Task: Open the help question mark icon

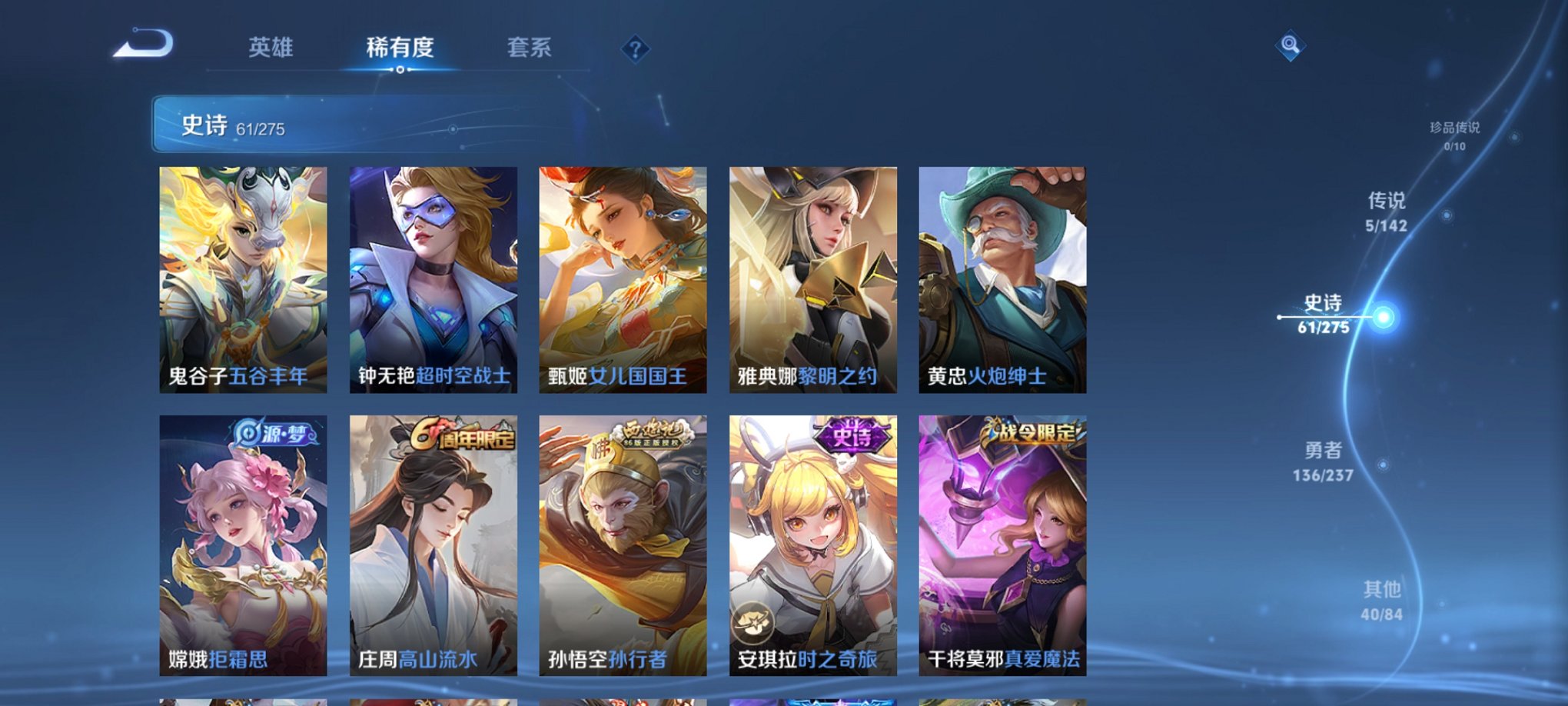Action: (634, 49)
